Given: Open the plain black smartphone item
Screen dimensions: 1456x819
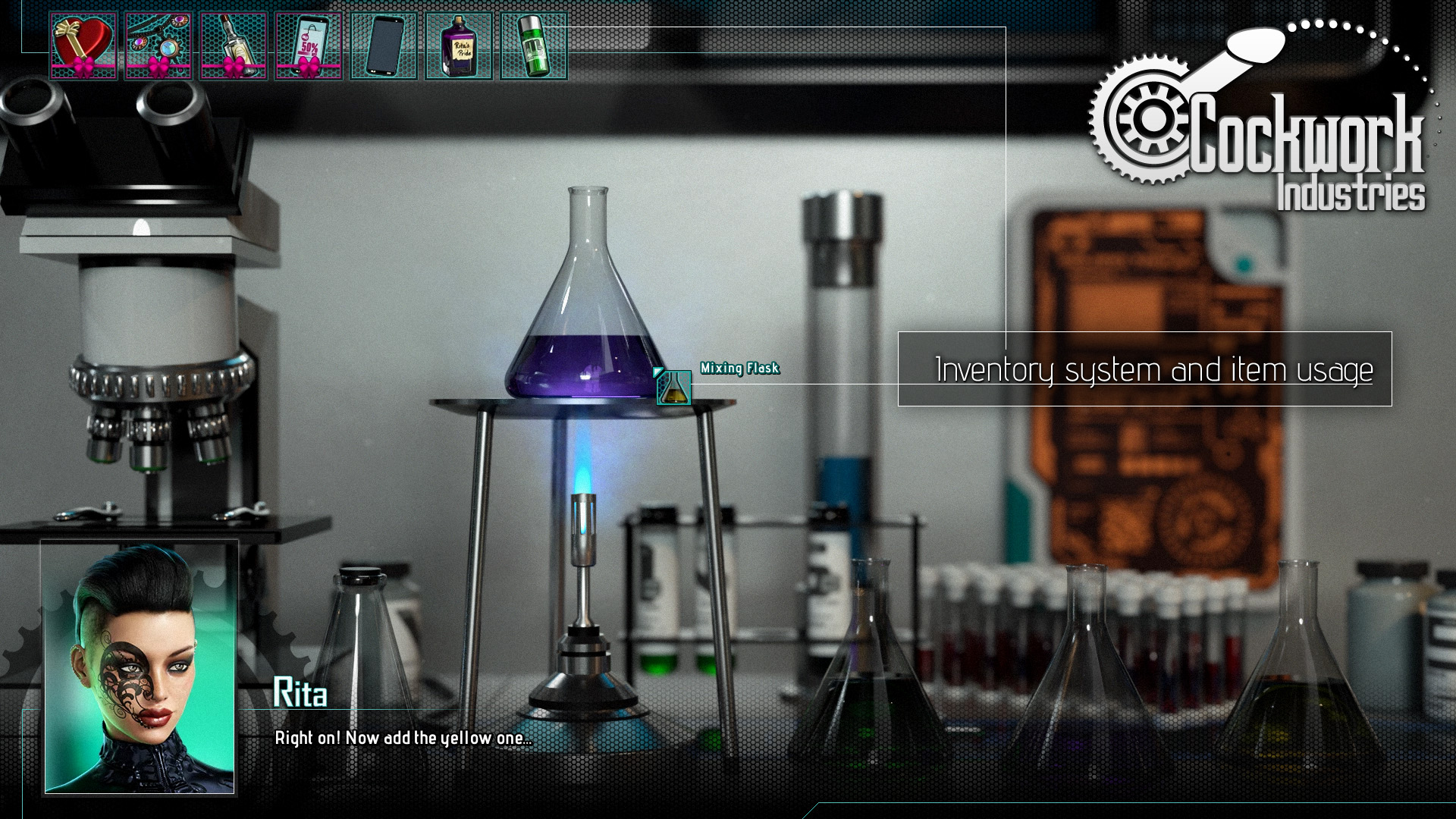Looking at the screenshot, I should click(x=384, y=46).
